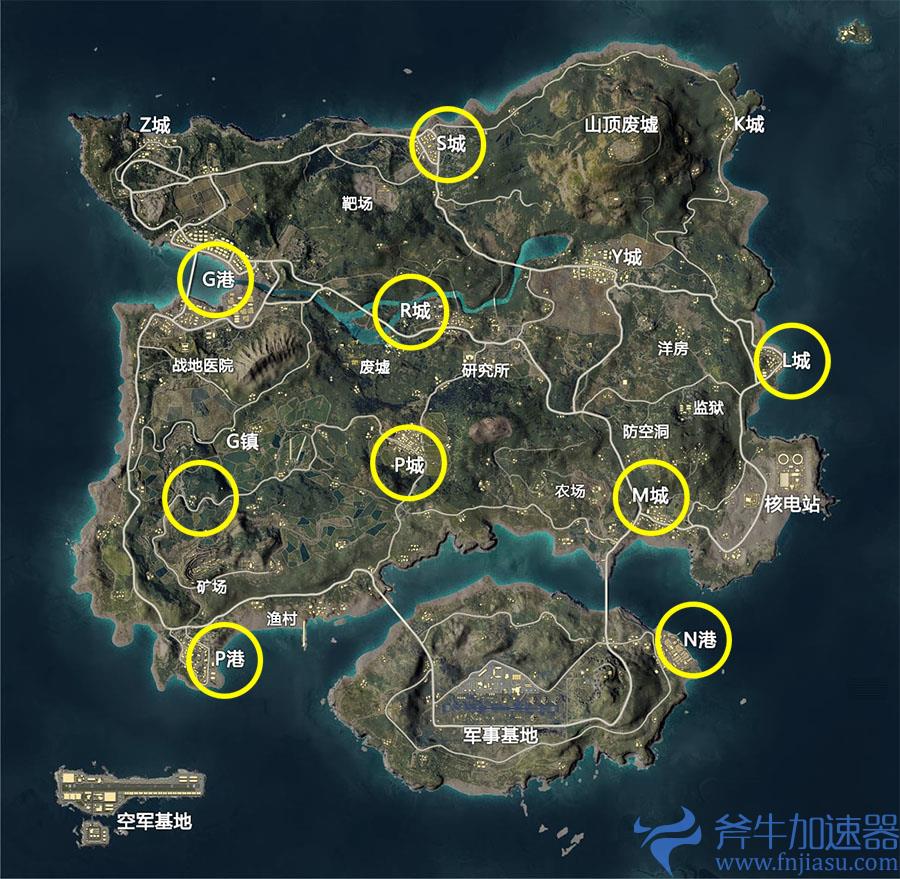The height and width of the screenshot is (879, 900).
Task: Click the 战地医院 location label
Action: tap(202, 366)
